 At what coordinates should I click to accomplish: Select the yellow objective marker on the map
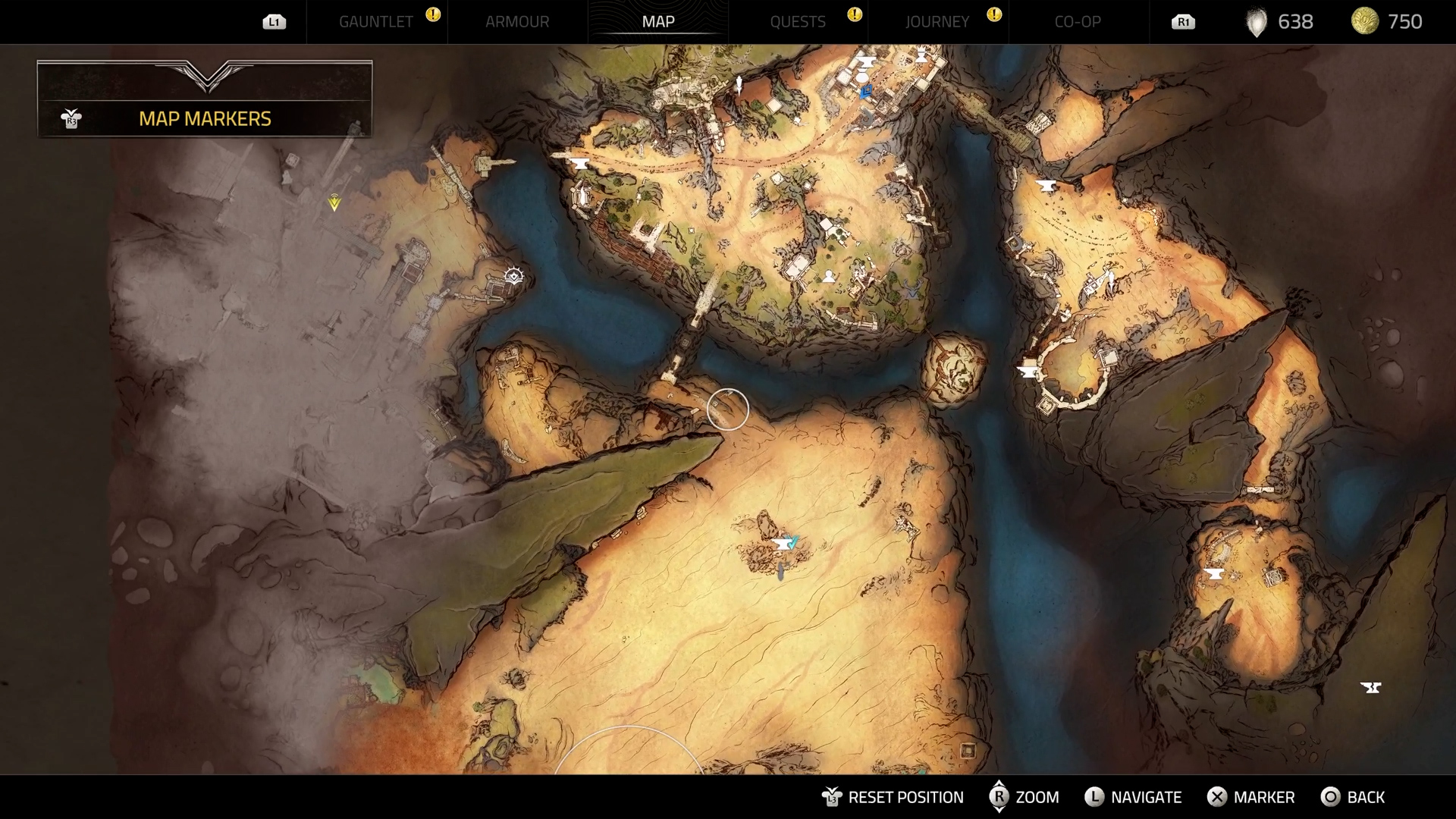(334, 202)
